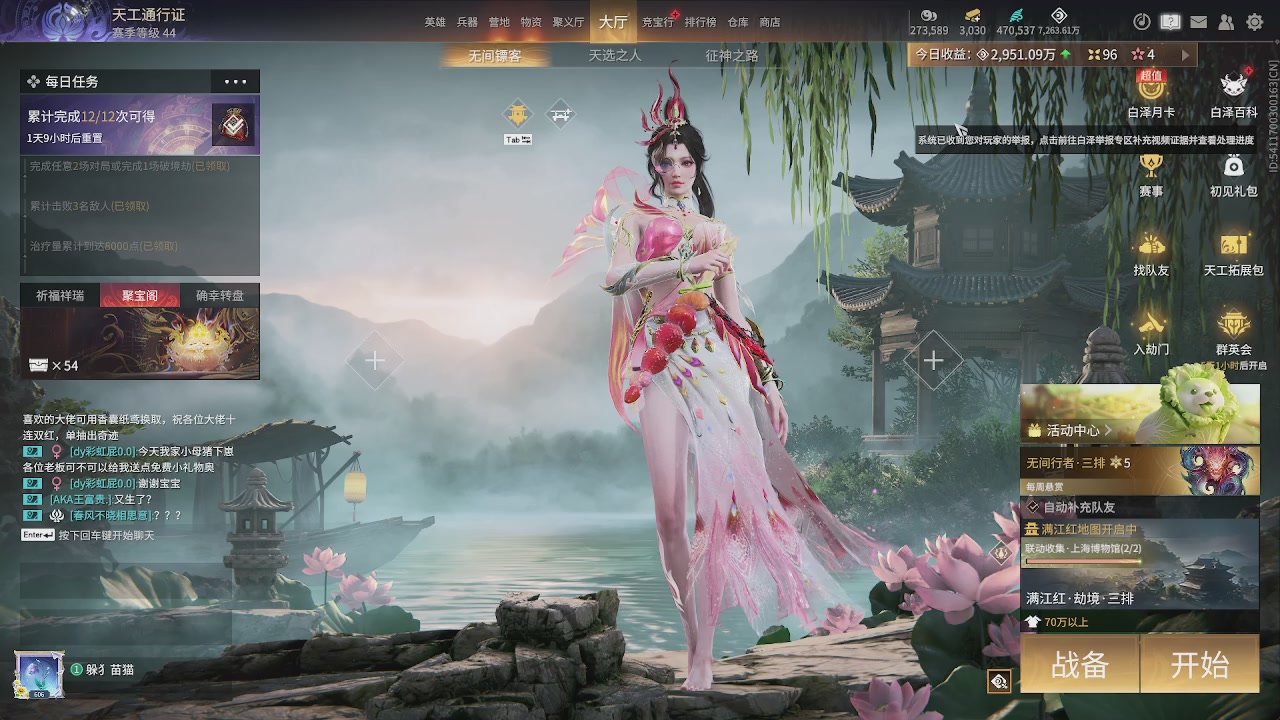Switch to the 天选之人 mode tab
The height and width of the screenshot is (720, 1280).
click(615, 56)
